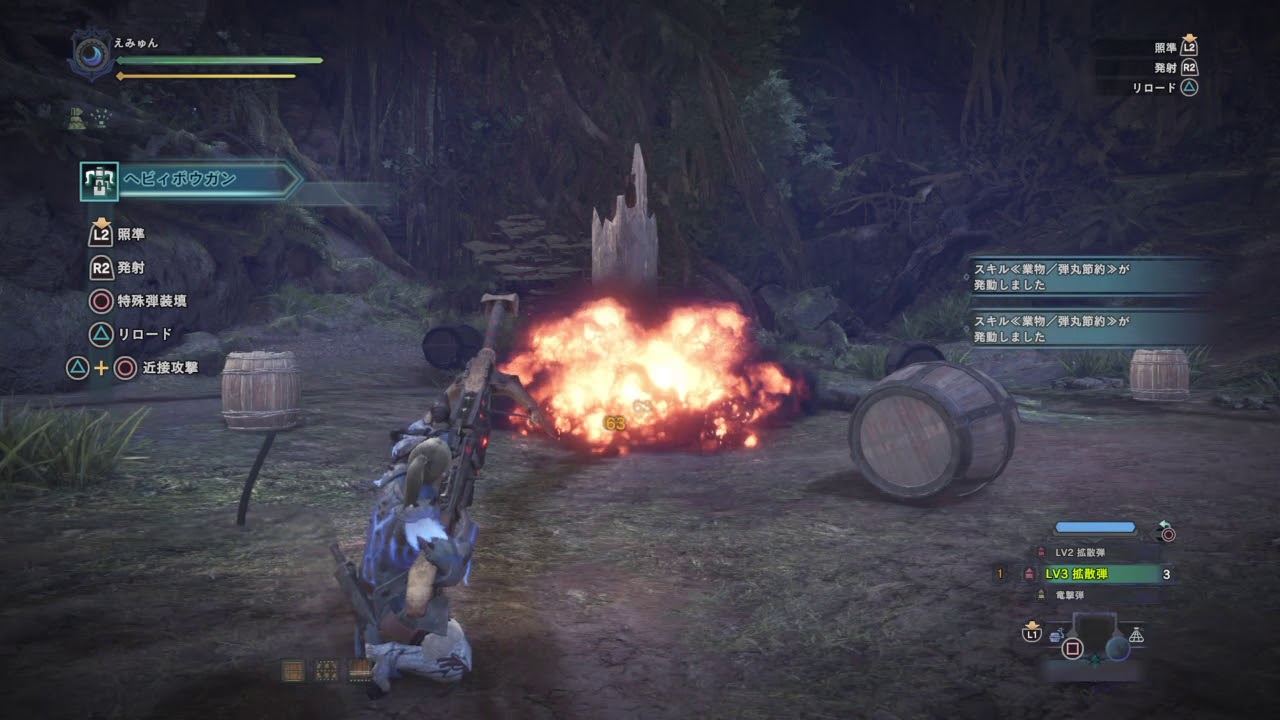Open the empty center item slot

1094,630
